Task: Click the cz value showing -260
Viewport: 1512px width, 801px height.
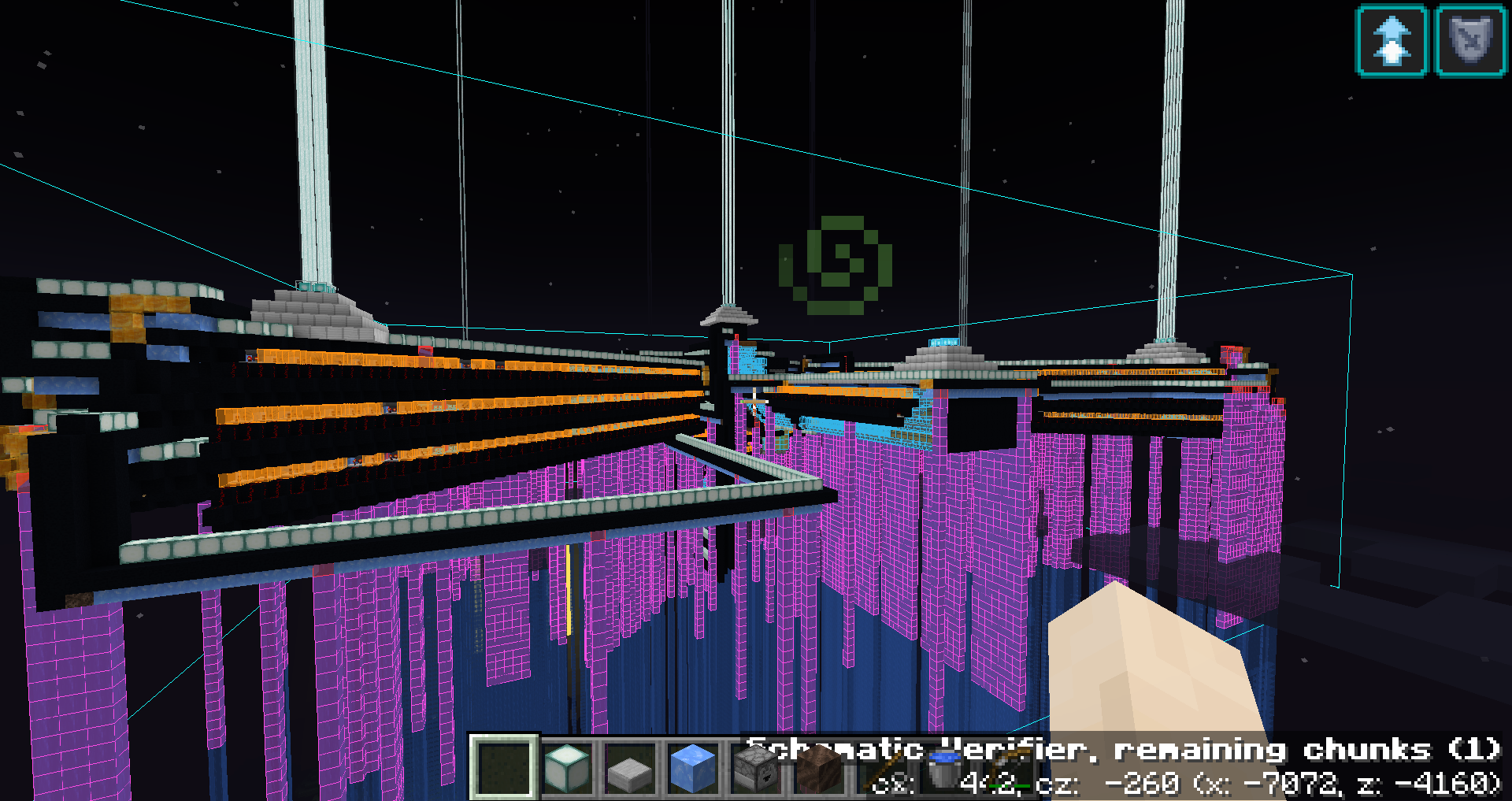Action: [1142, 782]
